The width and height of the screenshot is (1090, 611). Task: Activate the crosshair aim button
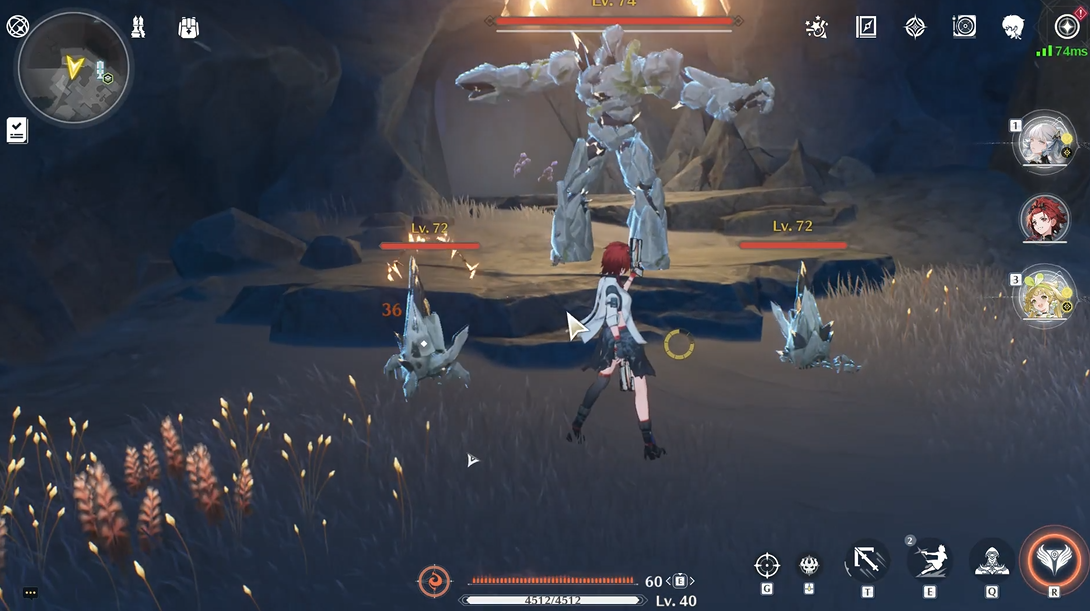767,565
